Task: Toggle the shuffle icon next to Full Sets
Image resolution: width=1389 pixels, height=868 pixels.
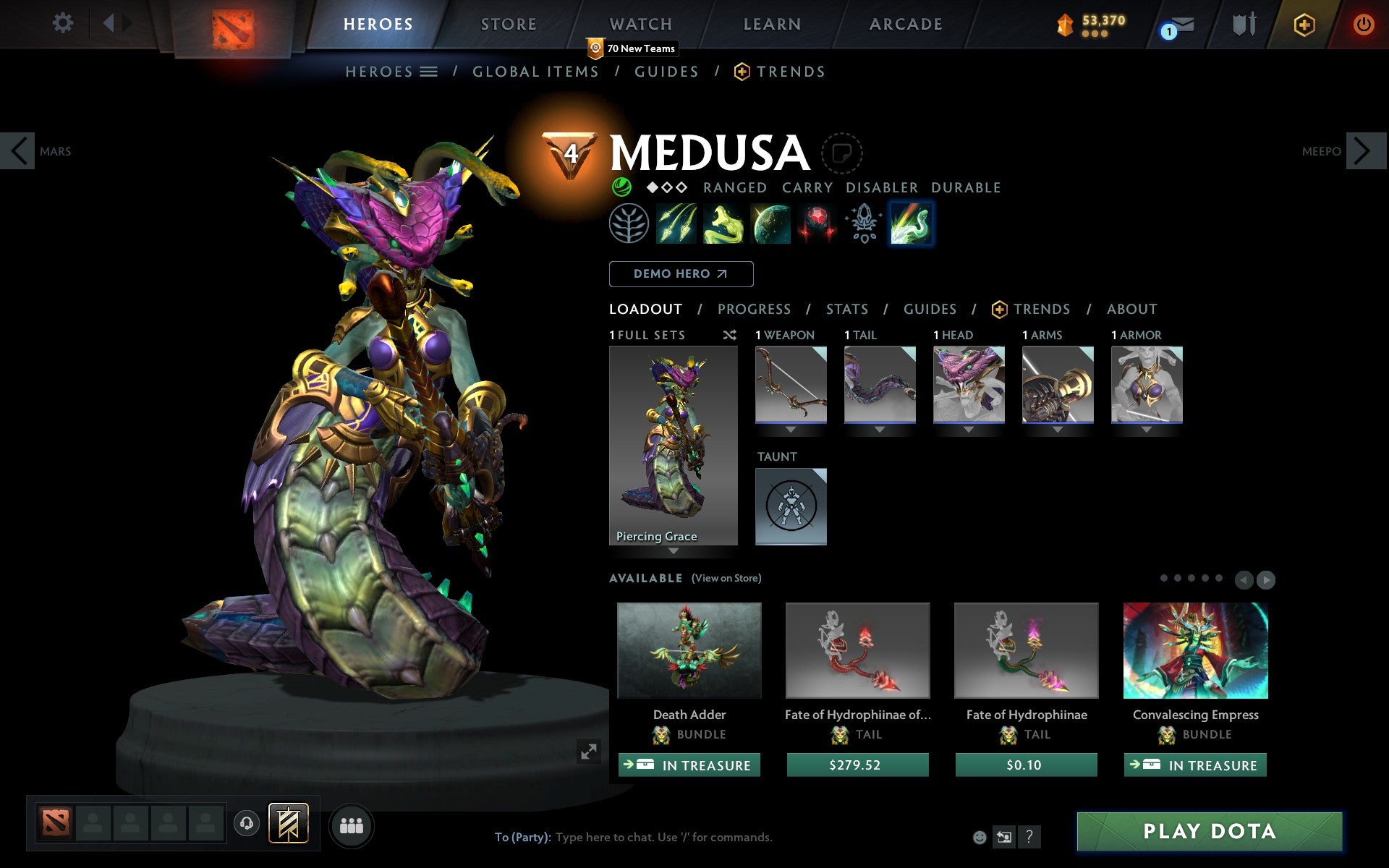Action: coord(729,335)
